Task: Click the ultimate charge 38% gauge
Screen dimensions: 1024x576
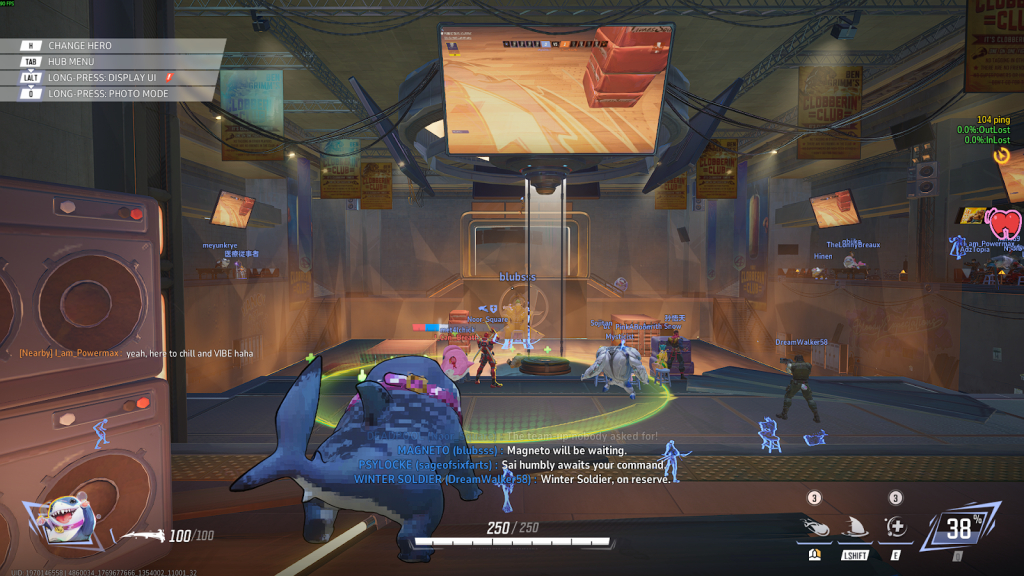Action: [x=959, y=530]
